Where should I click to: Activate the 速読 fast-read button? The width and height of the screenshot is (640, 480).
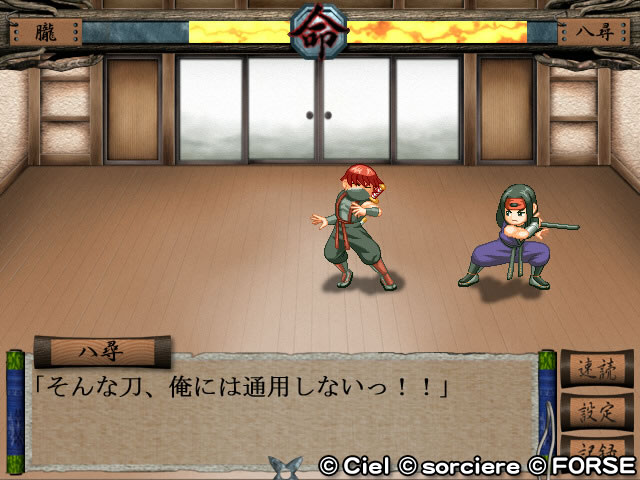point(596,368)
